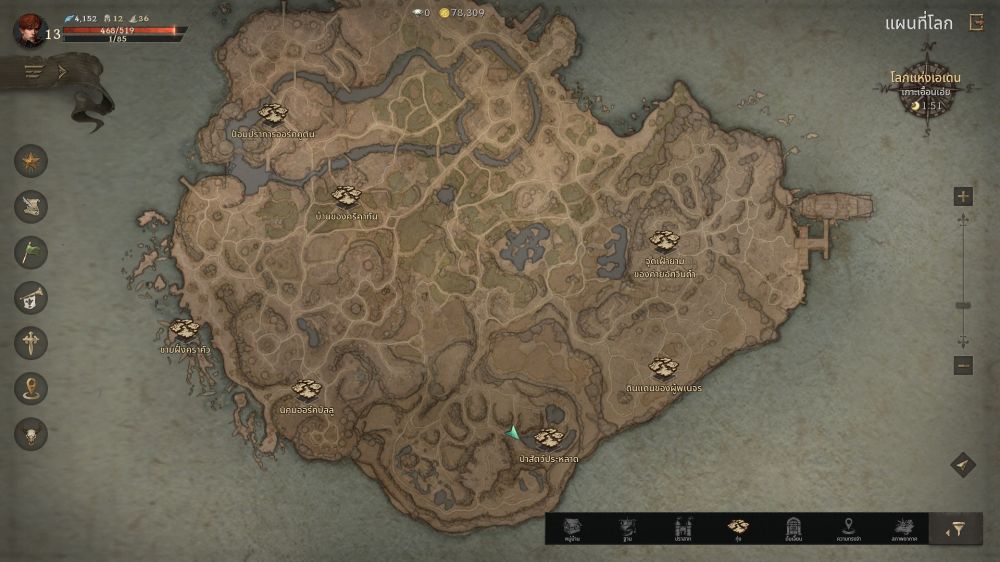Select the location pin filter
Image resolution: width=1000 pixels, height=562 pixels.
coord(849,529)
